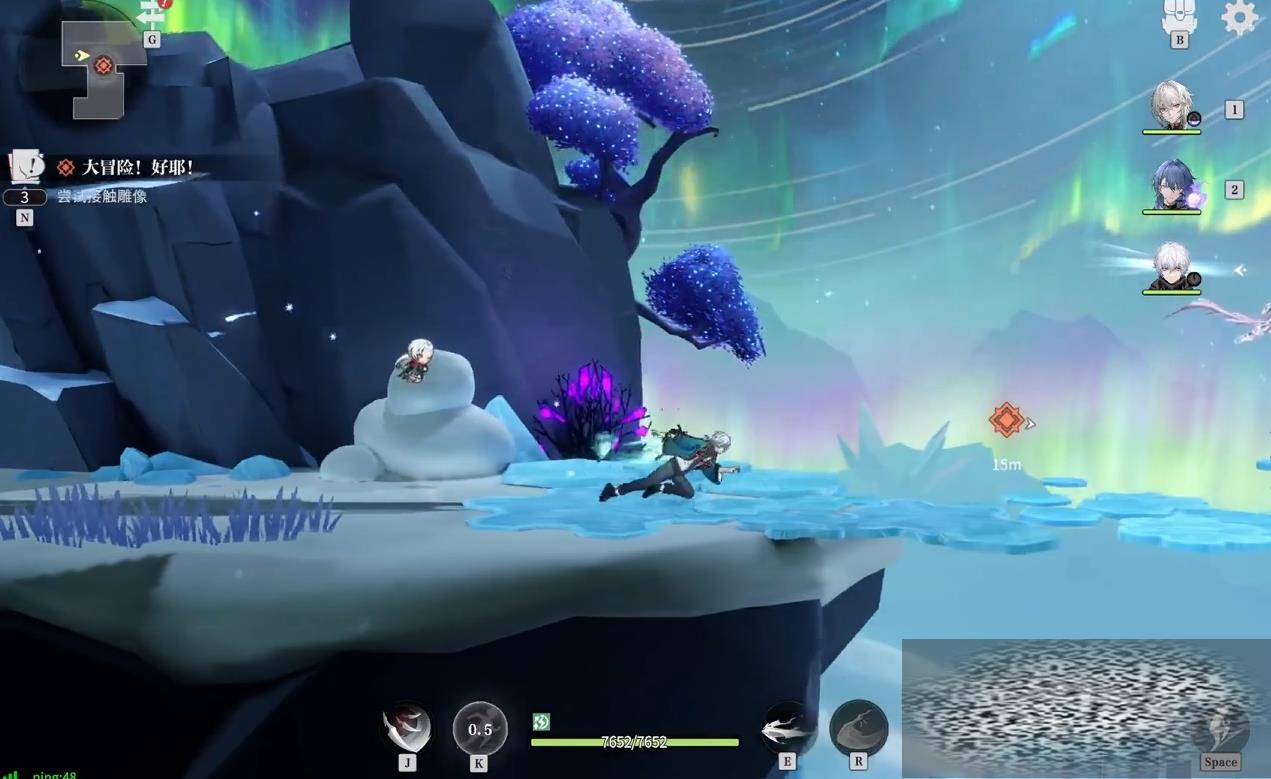Viewport: 1271px width, 779px height.
Task: Open the settings gear menu
Action: [1239, 17]
